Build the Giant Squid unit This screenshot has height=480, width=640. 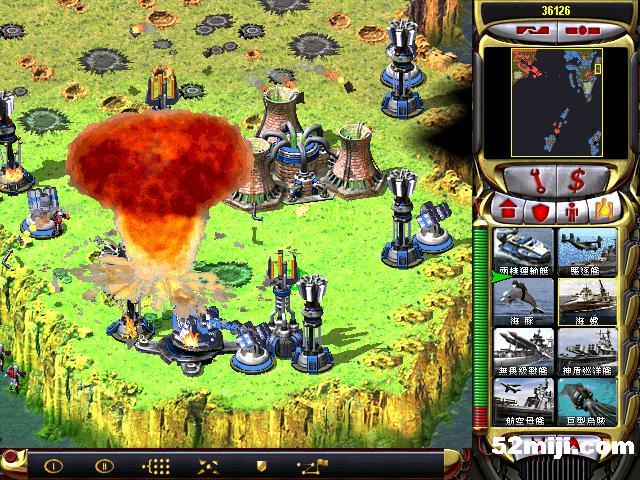point(587,400)
